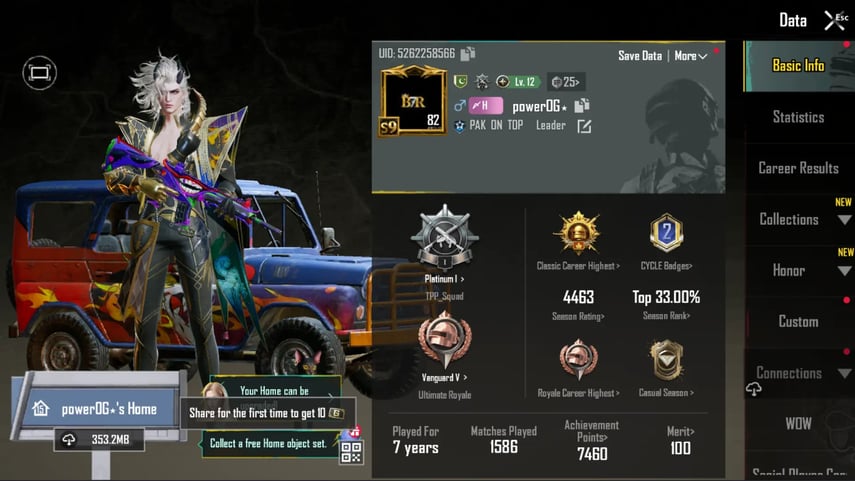Expand the Connections section
The width and height of the screenshot is (855, 481).
pyautogui.click(x=798, y=373)
